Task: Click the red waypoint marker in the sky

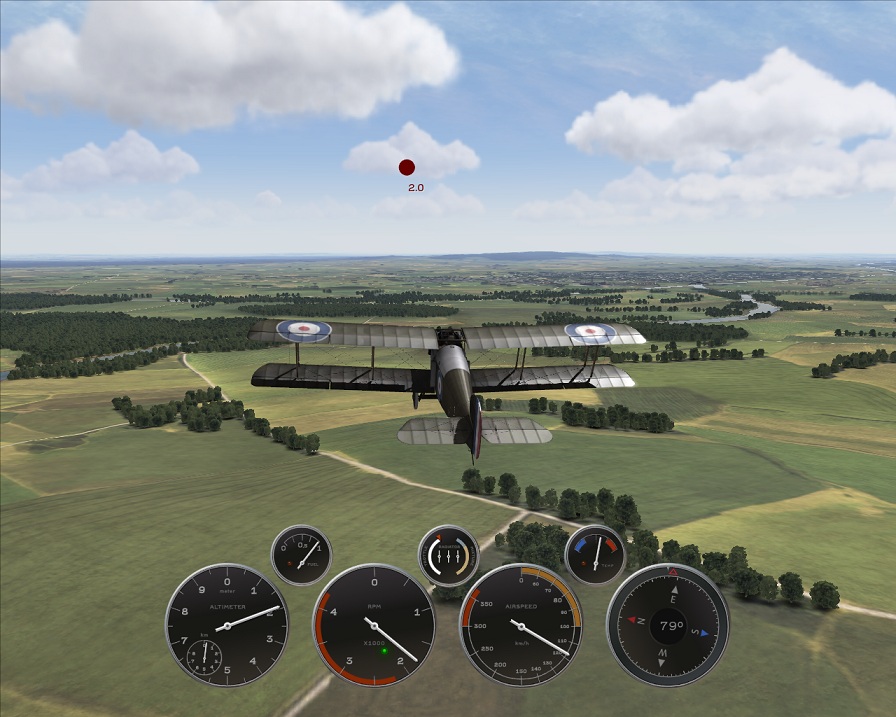Action: click(x=407, y=168)
